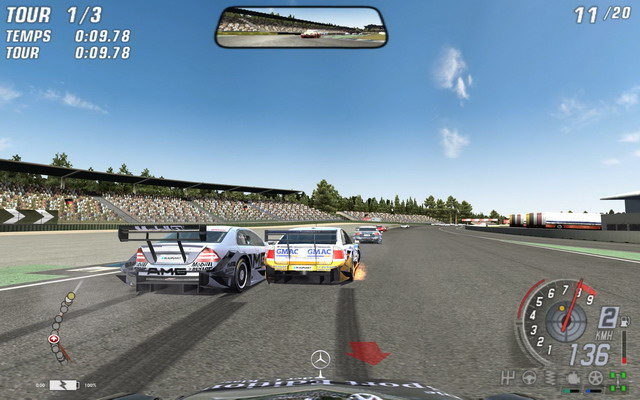This screenshot has width=640, height=400.
Task: Click the battery icon
Action: pos(63,384)
